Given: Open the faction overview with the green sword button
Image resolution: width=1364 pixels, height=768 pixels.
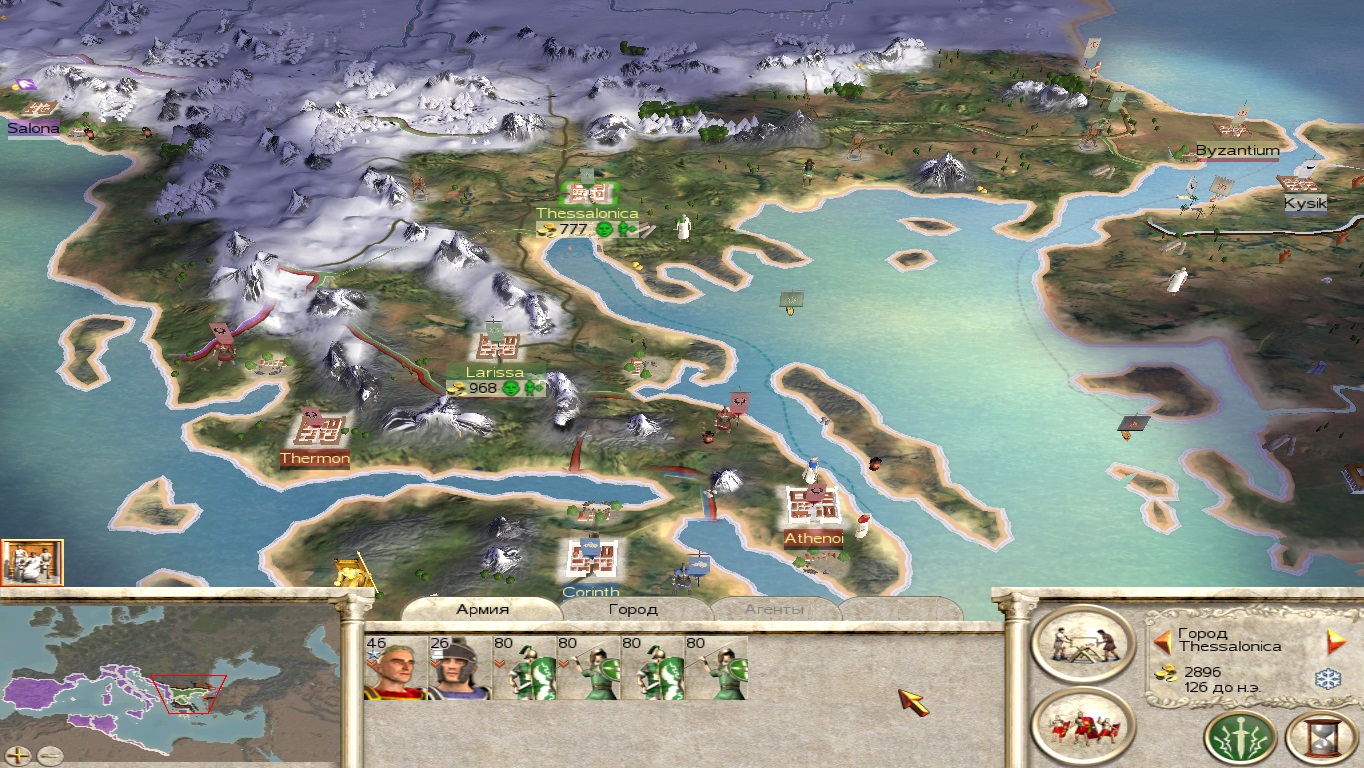Looking at the screenshot, I should click(1240, 738).
